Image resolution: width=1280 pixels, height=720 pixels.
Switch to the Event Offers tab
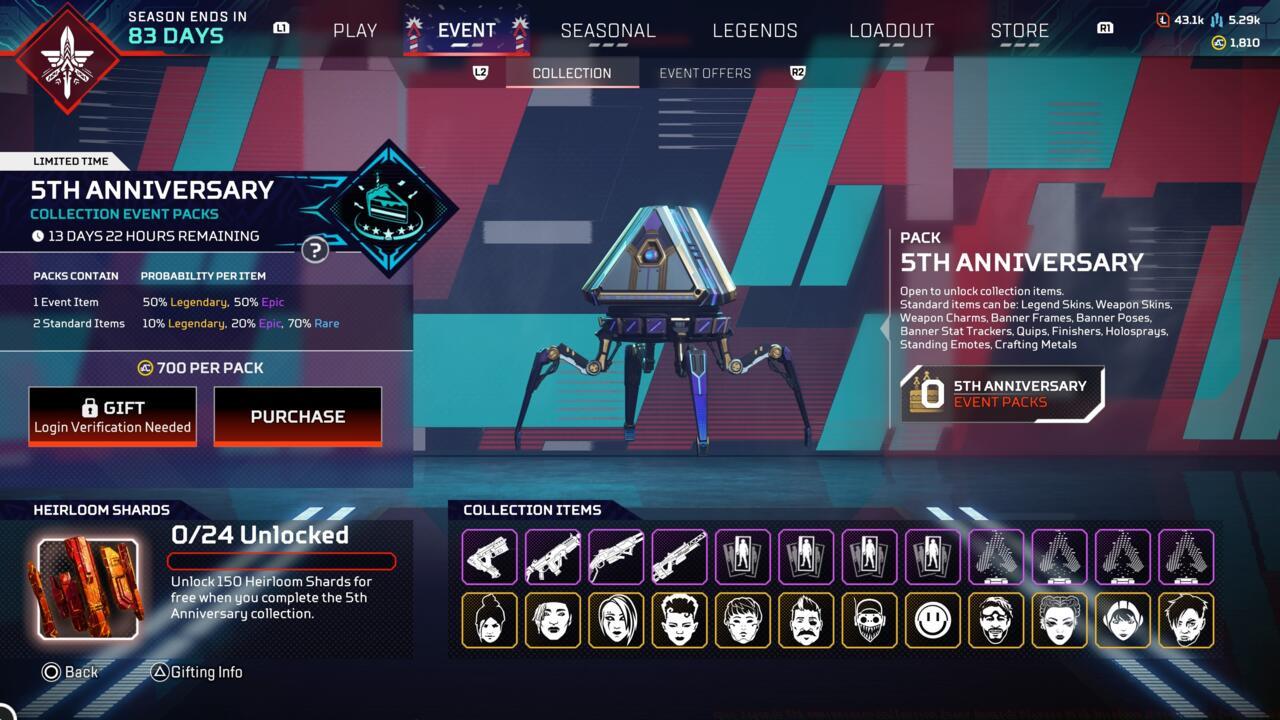[x=705, y=72]
